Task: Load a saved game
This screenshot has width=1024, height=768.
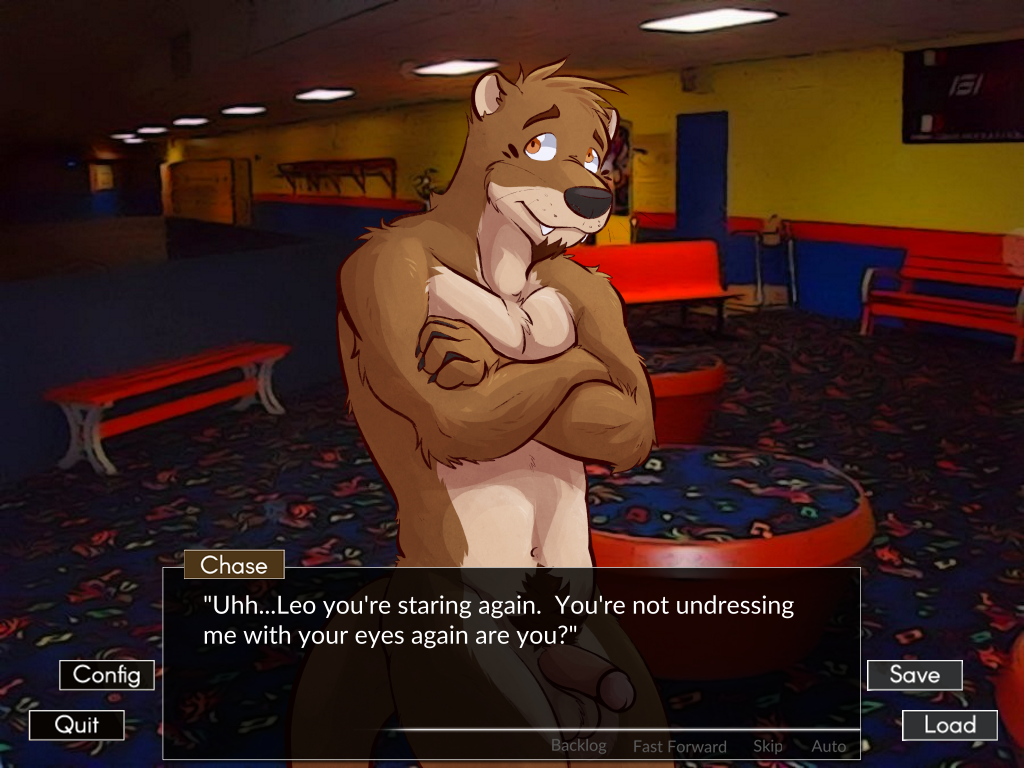Action: (x=949, y=725)
